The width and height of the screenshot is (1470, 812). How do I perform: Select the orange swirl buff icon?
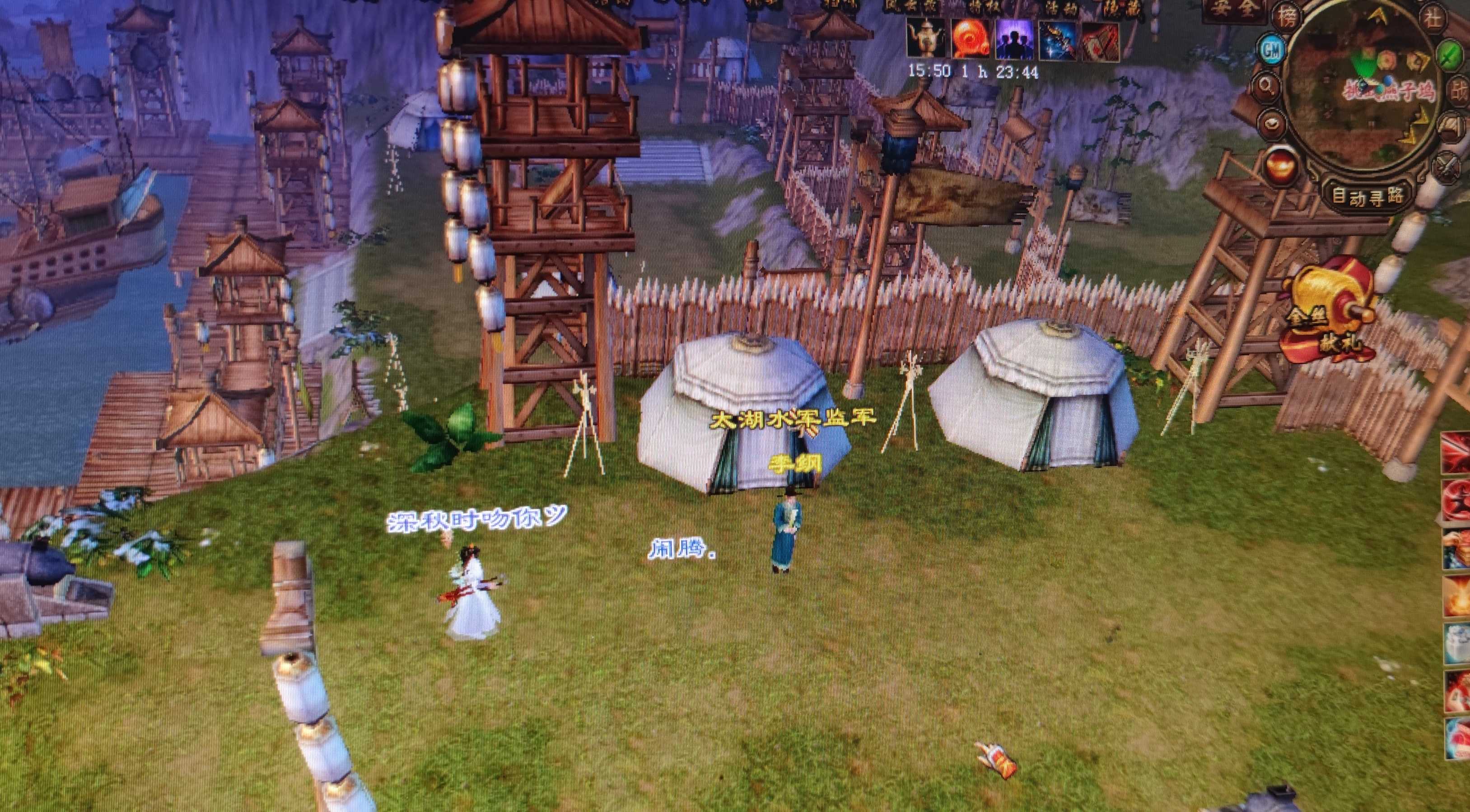tap(970, 39)
